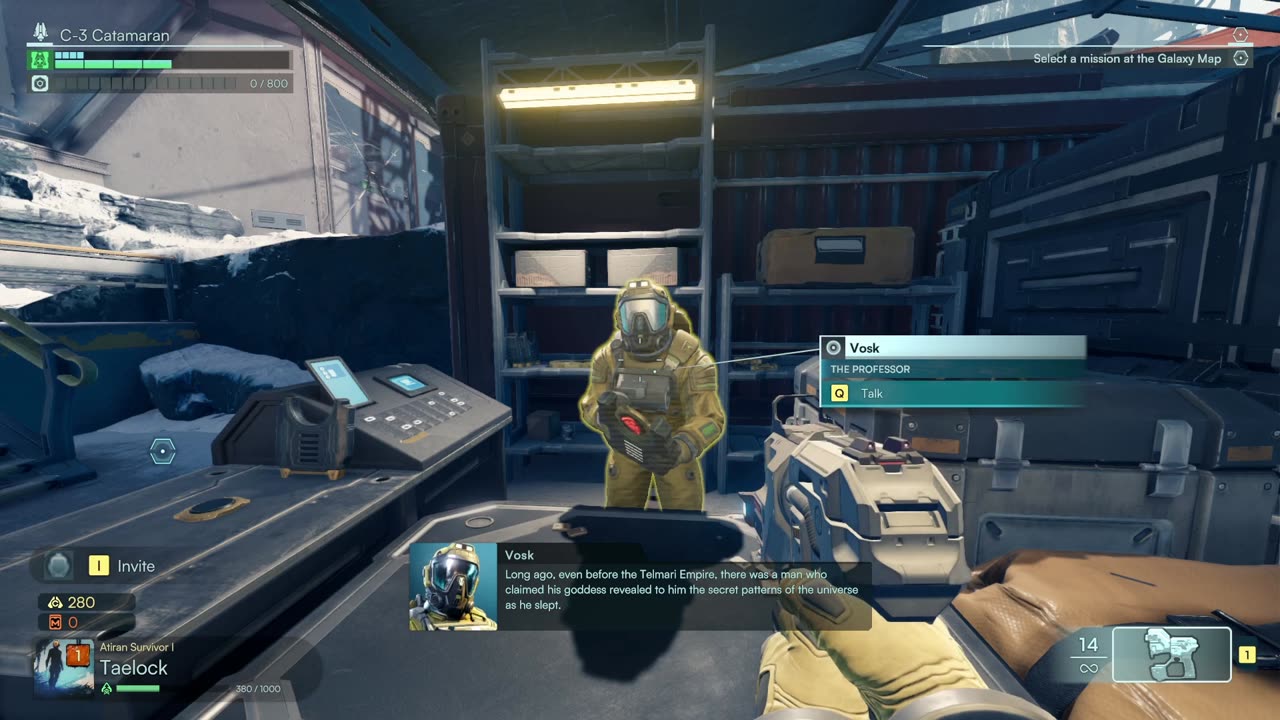
Task: Select the Galaxy Map mission objective tracker
Action: point(1127,59)
